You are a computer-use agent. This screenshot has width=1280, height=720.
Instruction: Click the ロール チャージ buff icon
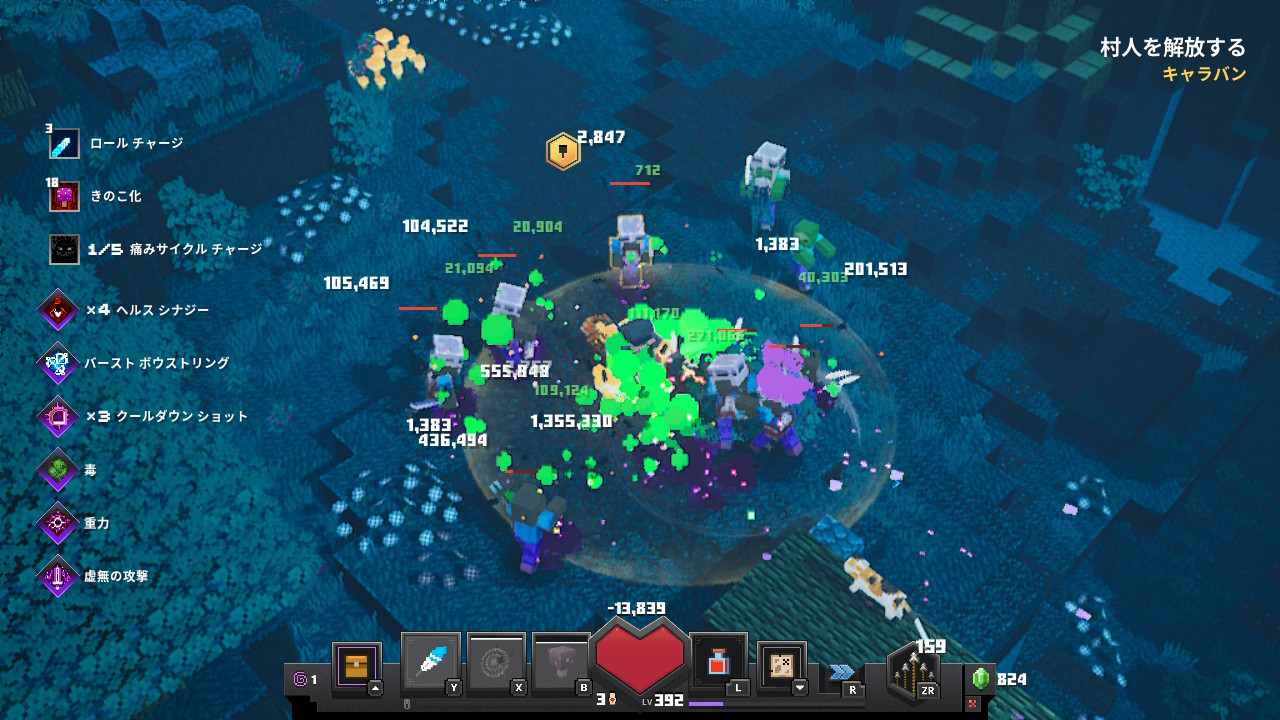(x=64, y=144)
